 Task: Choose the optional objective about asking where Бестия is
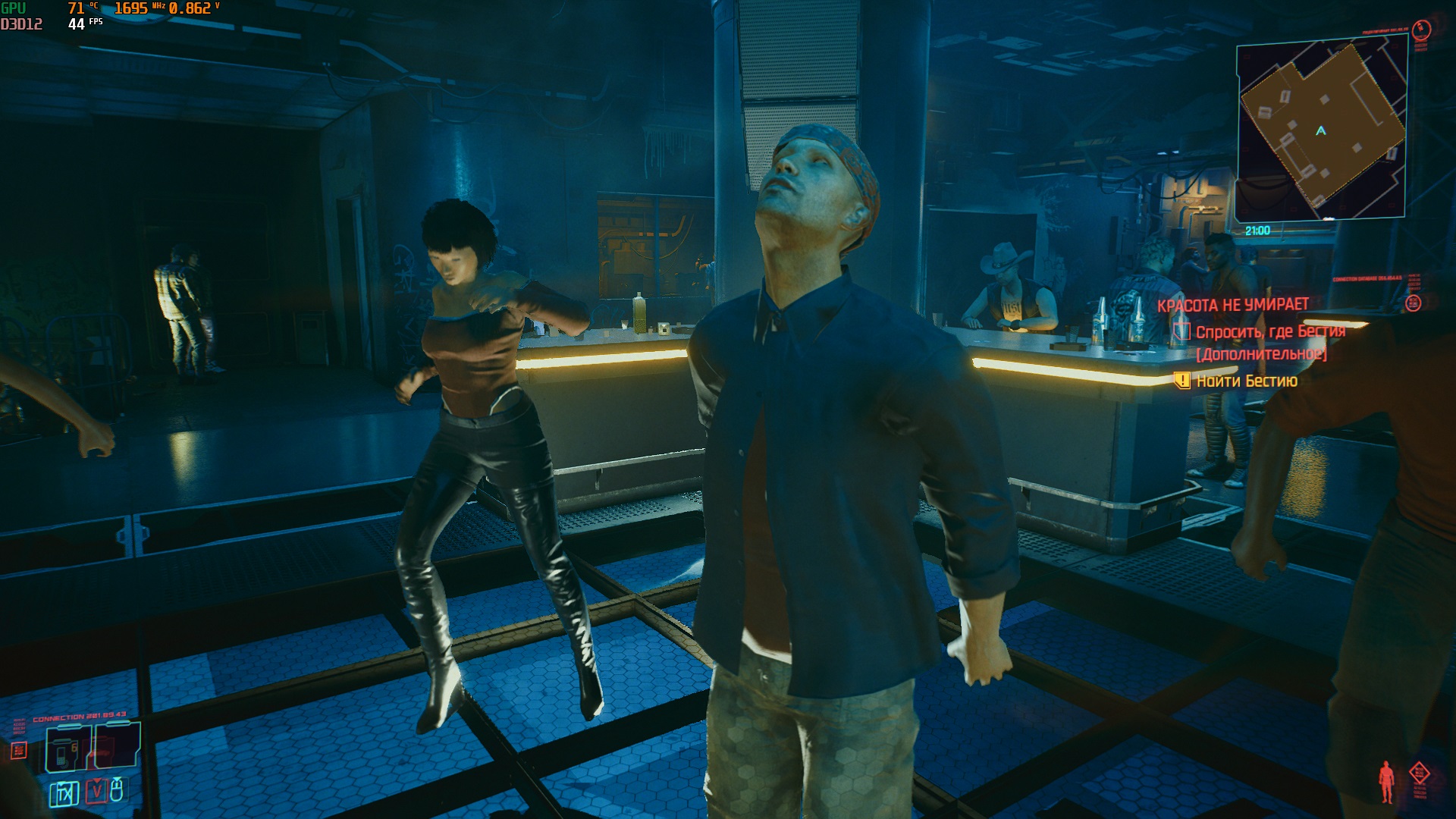pyautogui.click(x=1270, y=332)
